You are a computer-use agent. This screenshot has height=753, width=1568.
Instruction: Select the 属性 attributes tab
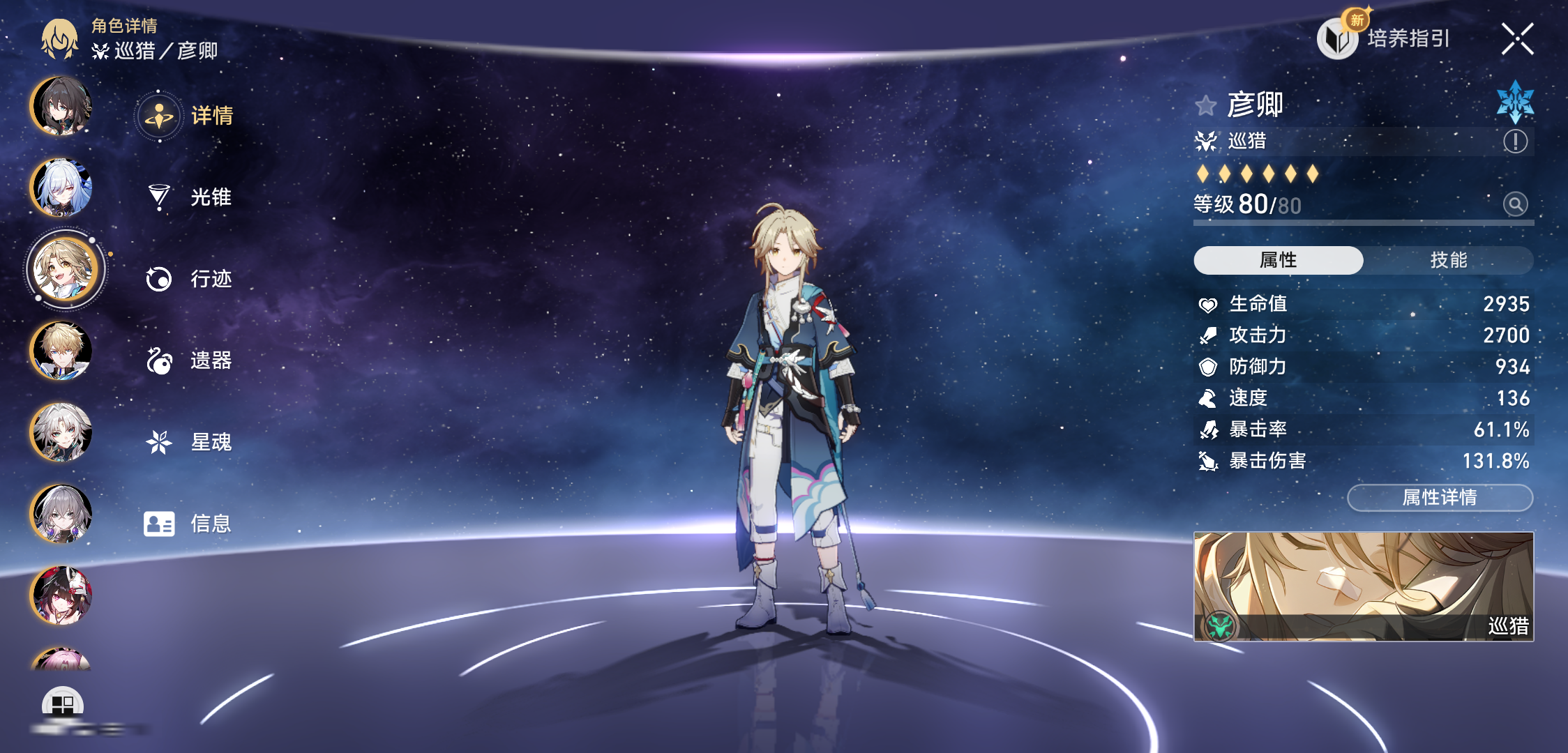coord(1278,260)
